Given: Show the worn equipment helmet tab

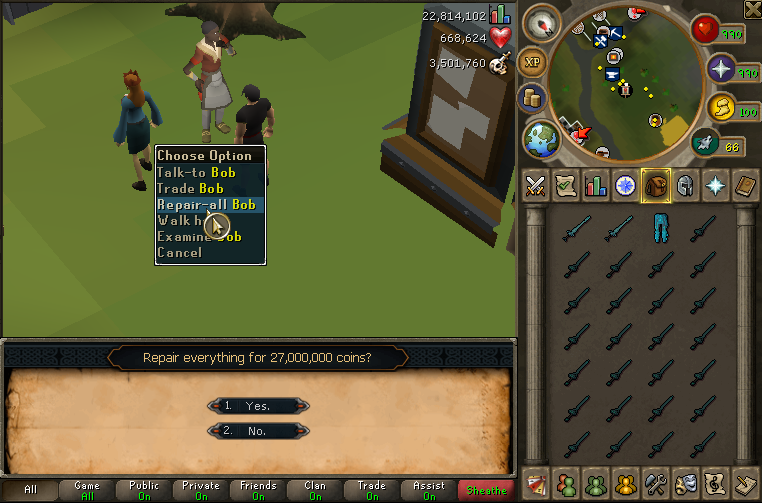Looking at the screenshot, I should pos(686,186).
